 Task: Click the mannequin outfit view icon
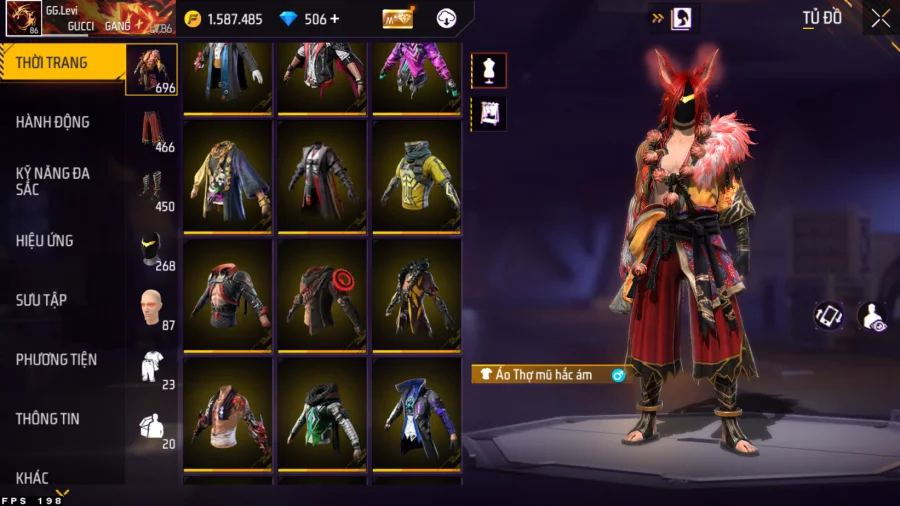pyautogui.click(x=489, y=71)
